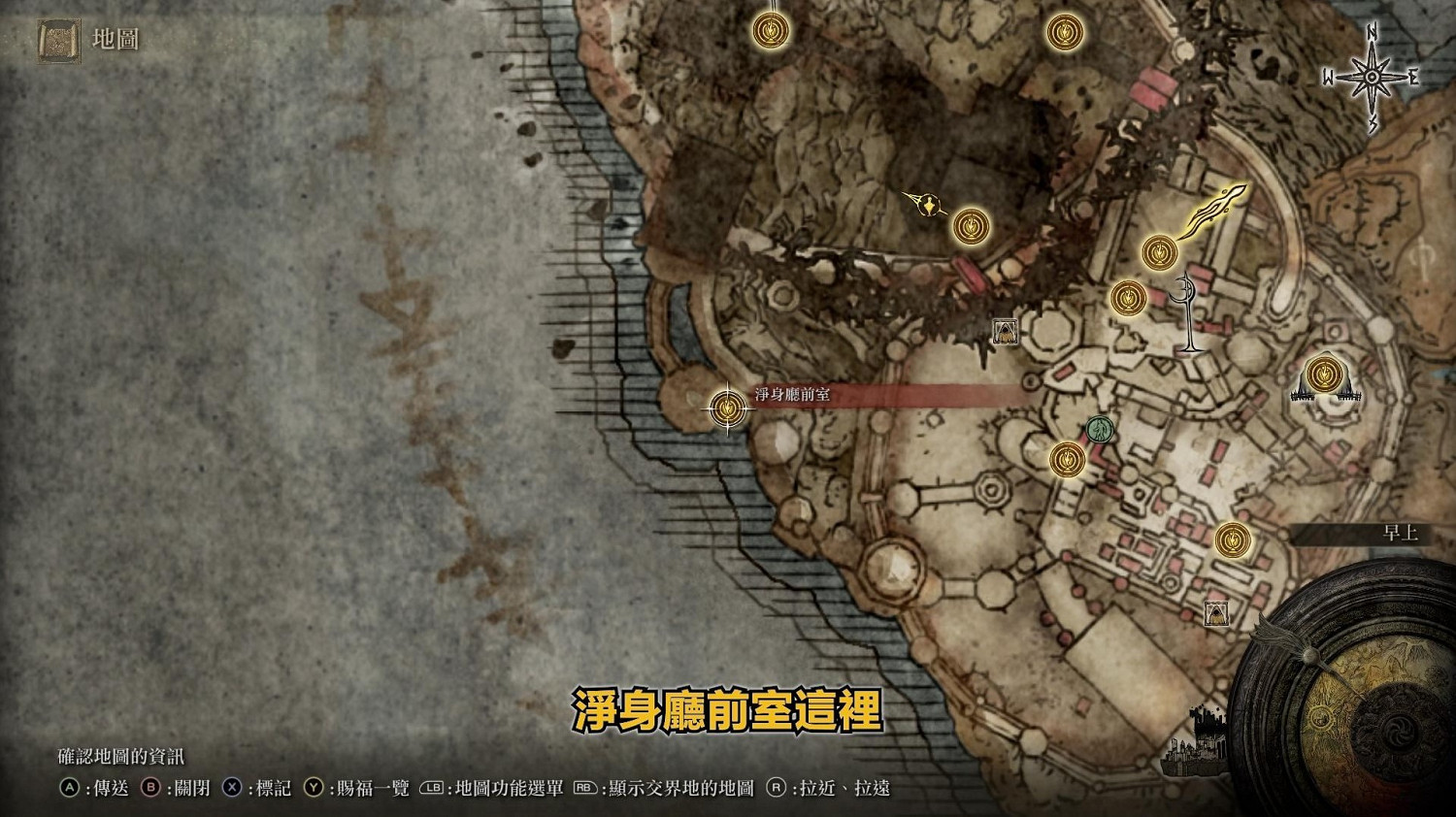Select the green summoning pool marker
This screenshot has height=817, width=1456.
pyautogui.click(x=1100, y=427)
